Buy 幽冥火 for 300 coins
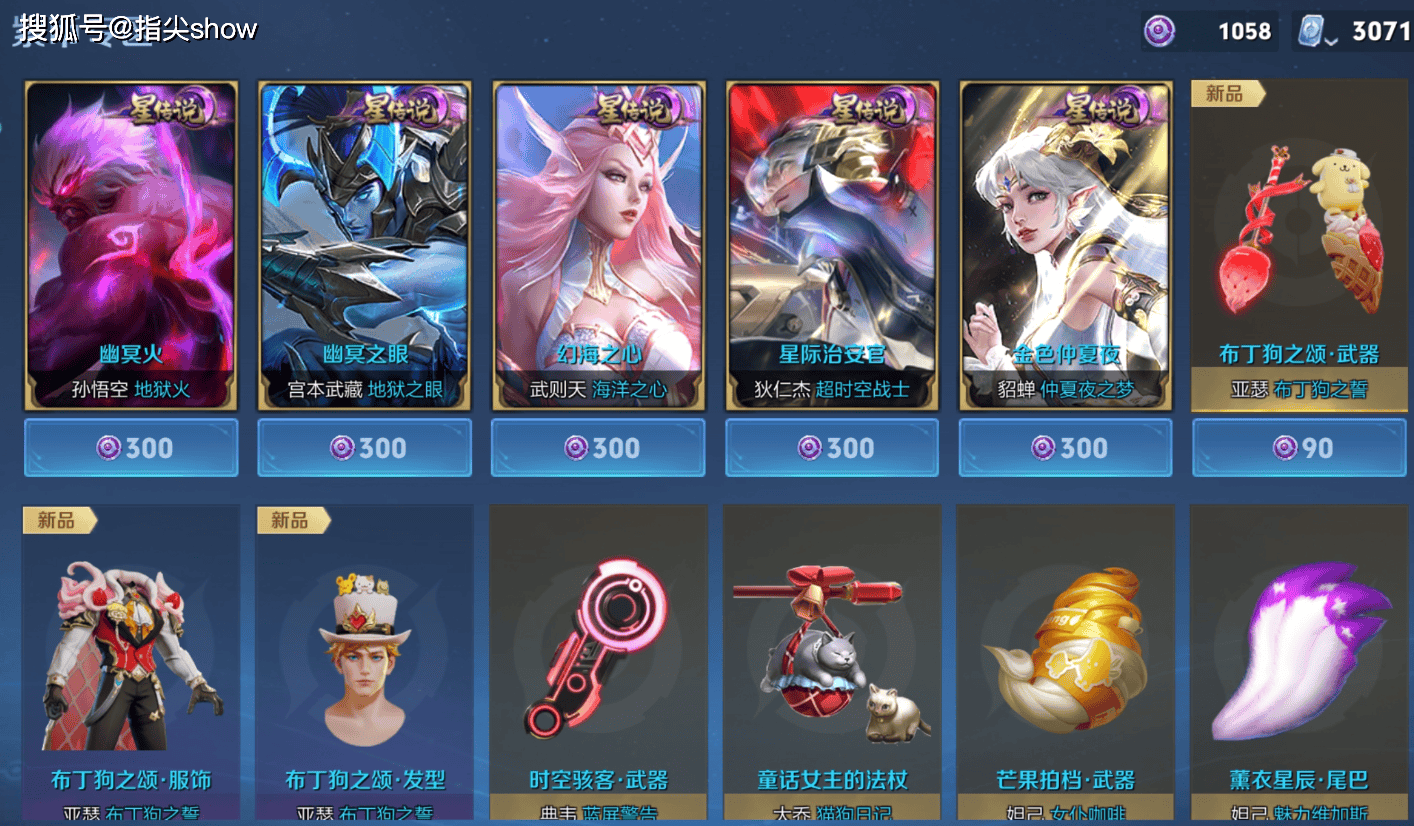Viewport: 1414px width, 826px height. (x=130, y=448)
